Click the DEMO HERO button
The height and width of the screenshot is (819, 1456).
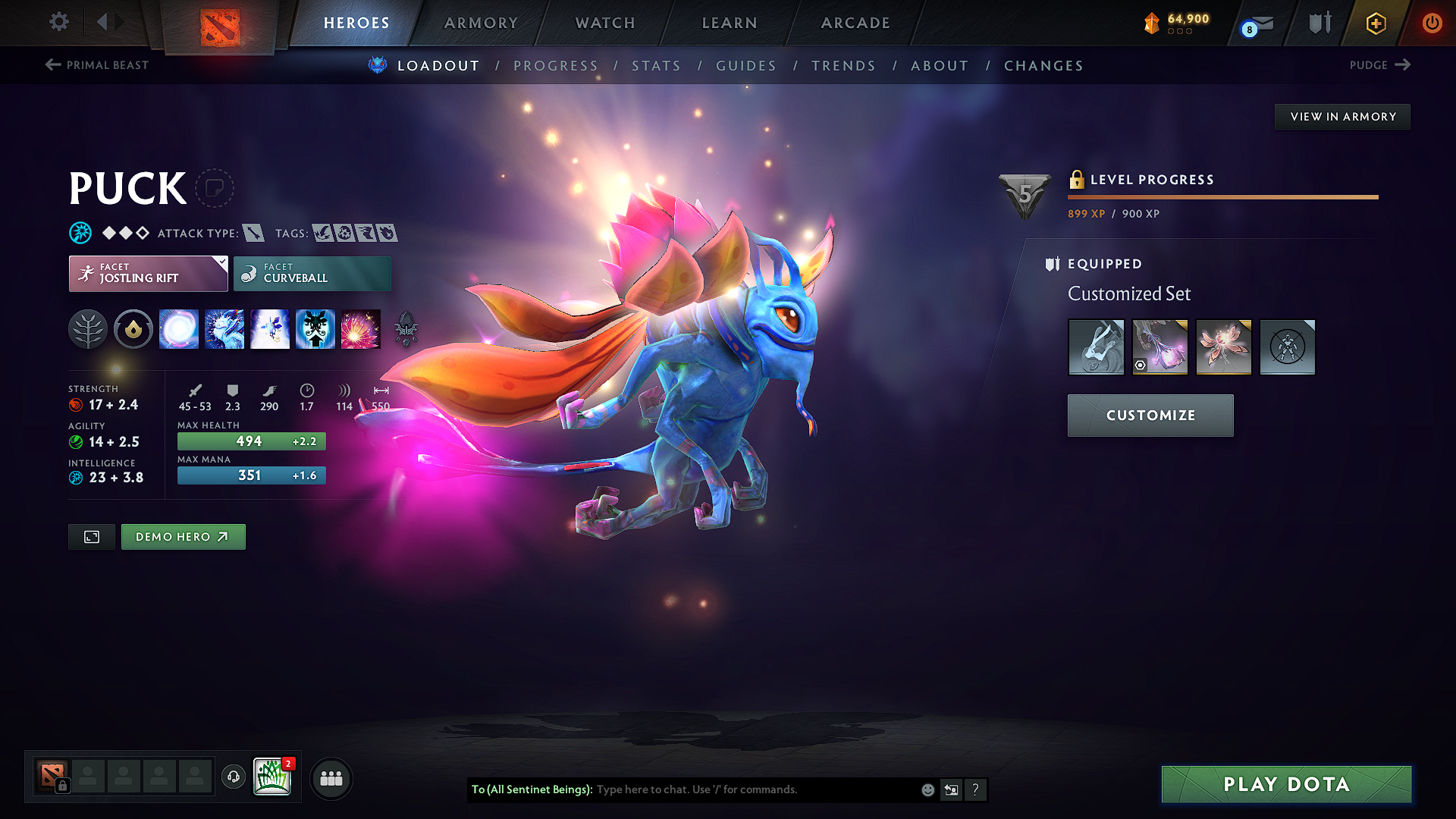[183, 536]
